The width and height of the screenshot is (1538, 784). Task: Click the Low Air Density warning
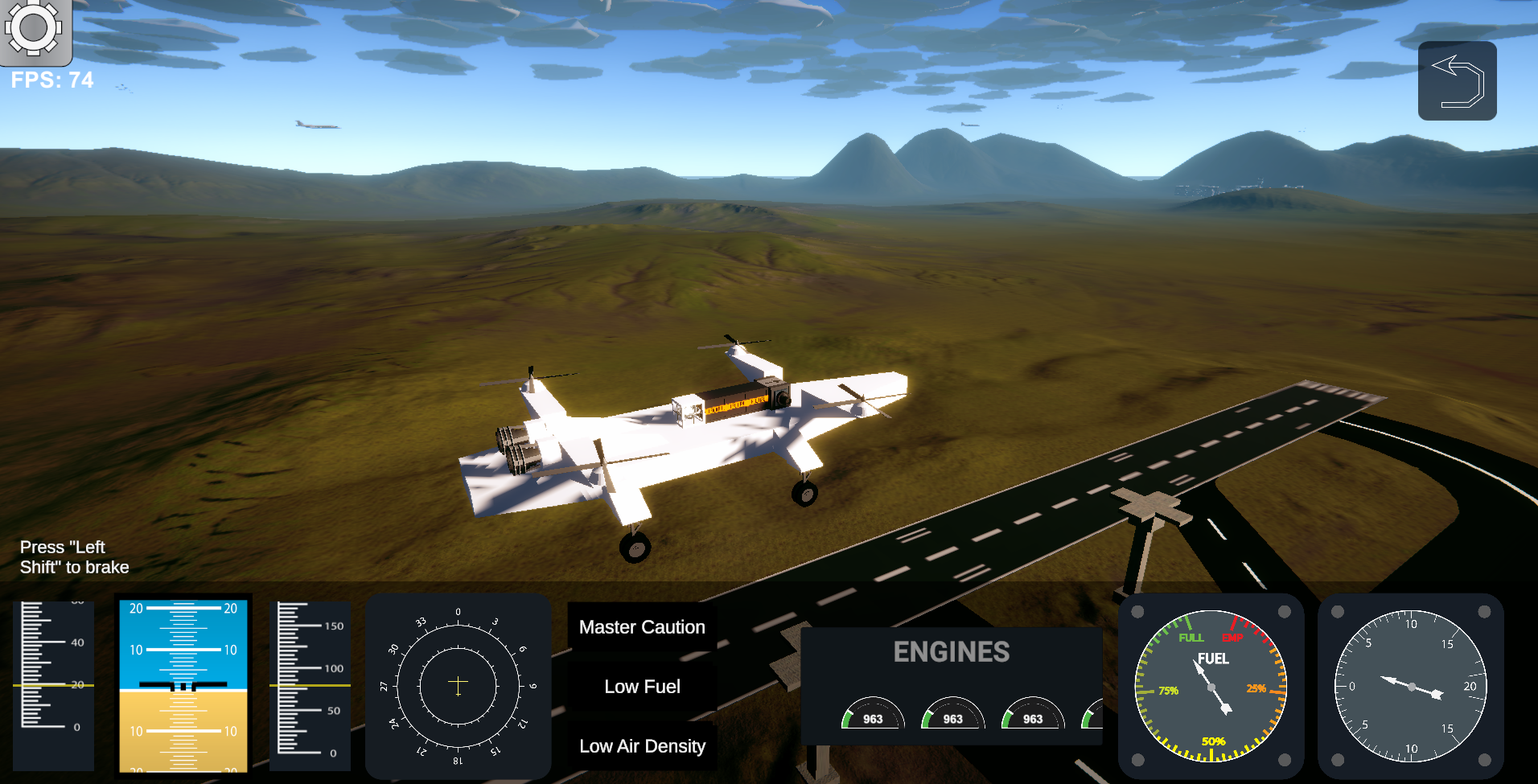(x=641, y=745)
